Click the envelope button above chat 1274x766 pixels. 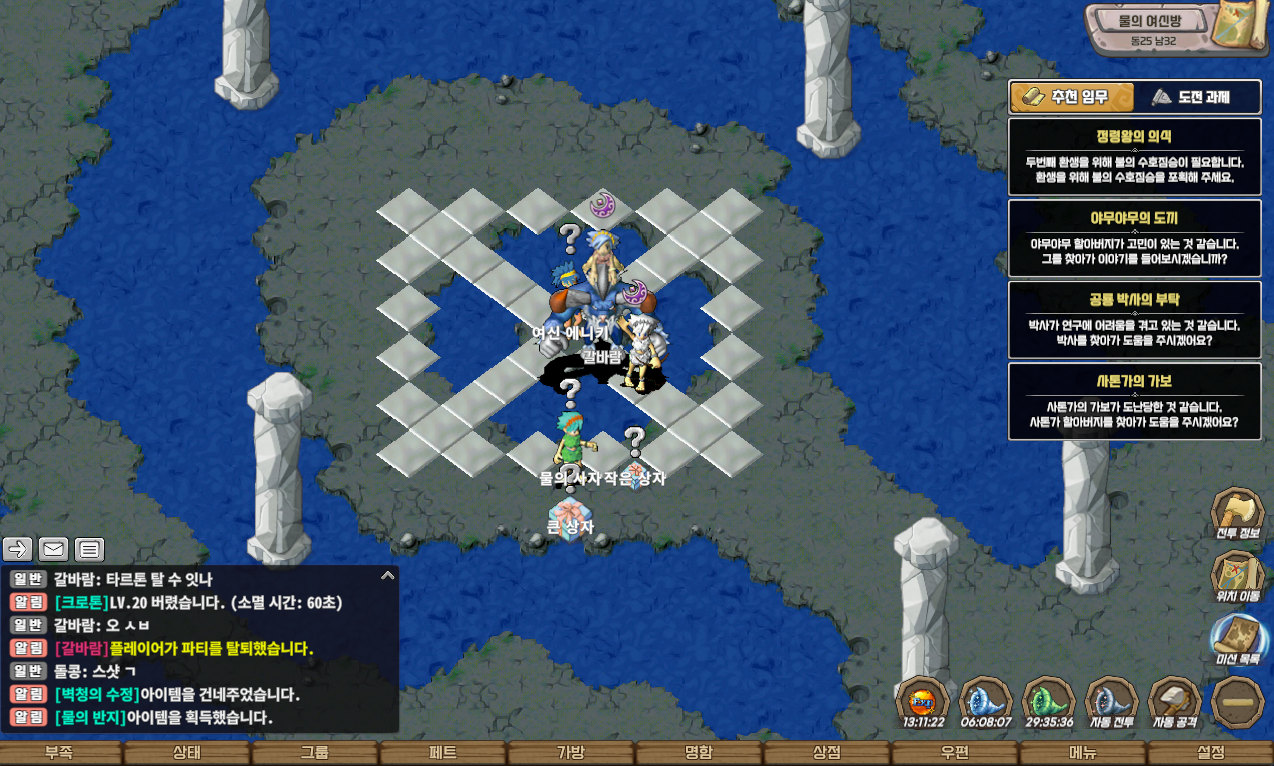pos(54,549)
